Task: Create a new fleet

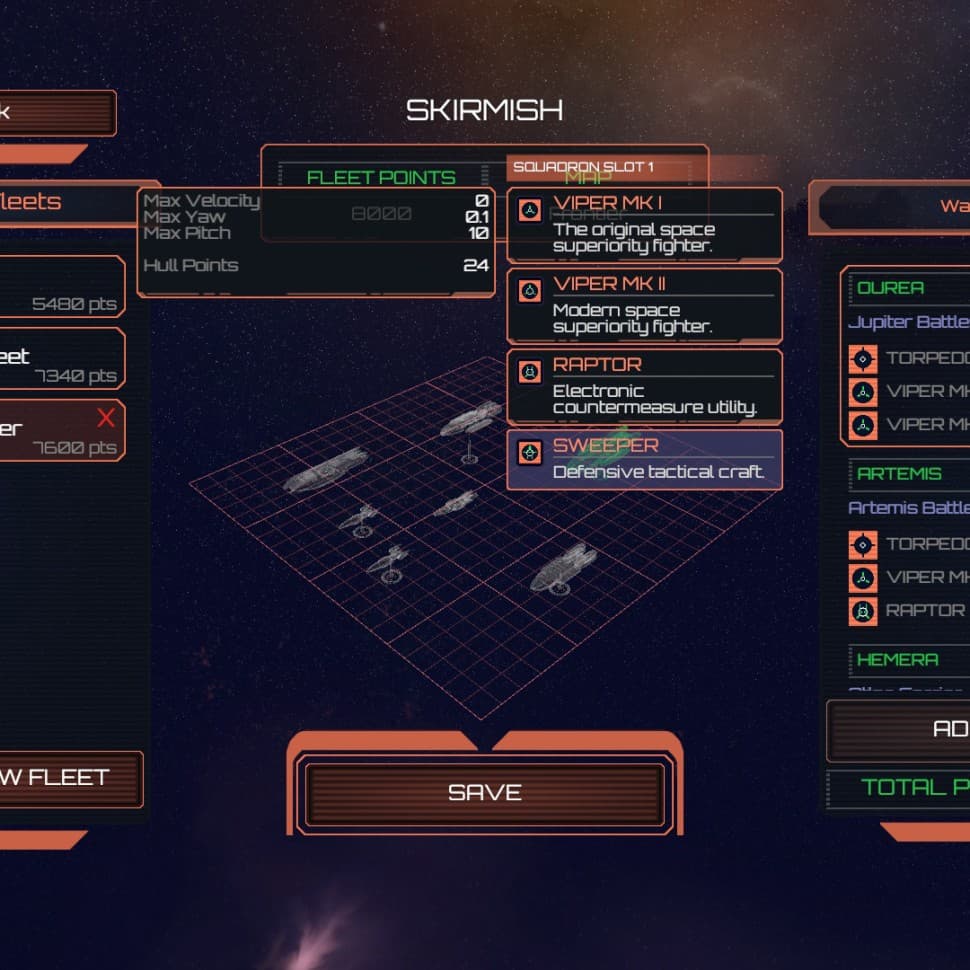Action: (x=60, y=778)
